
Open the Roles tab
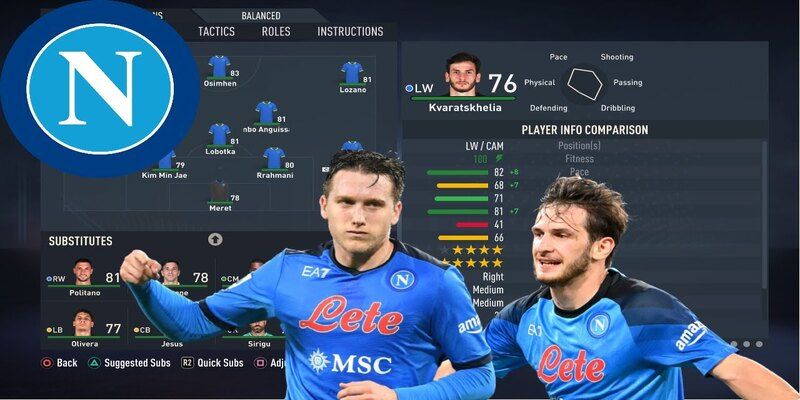pyautogui.click(x=276, y=31)
